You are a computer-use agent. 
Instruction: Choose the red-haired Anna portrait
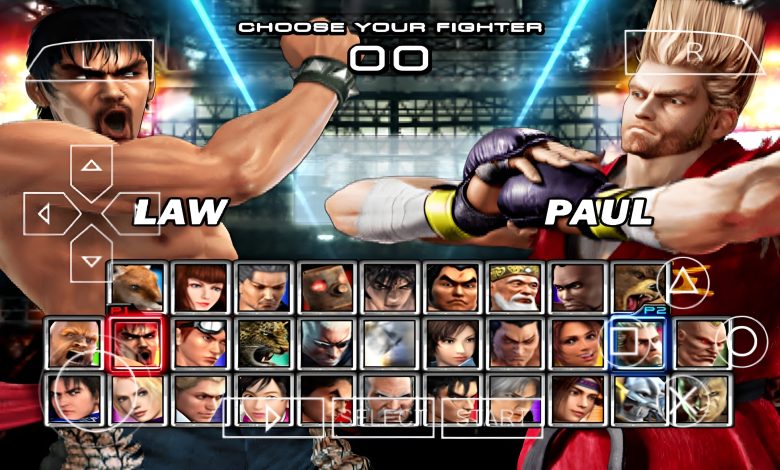(x=201, y=288)
